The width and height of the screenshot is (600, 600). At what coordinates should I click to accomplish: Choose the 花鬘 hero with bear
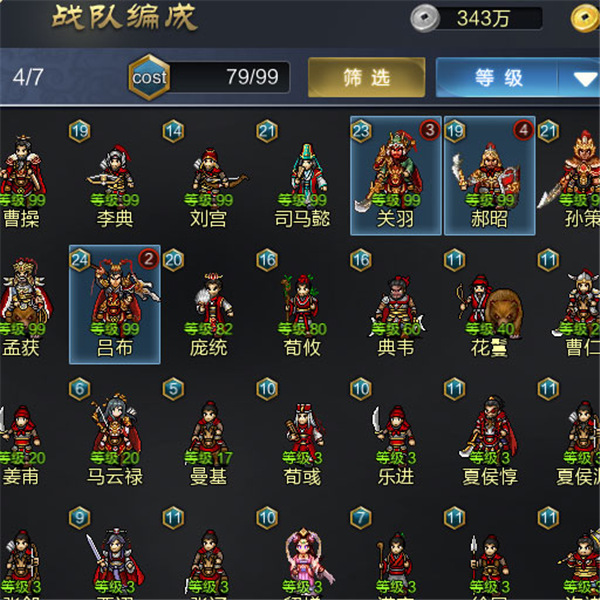(489, 305)
